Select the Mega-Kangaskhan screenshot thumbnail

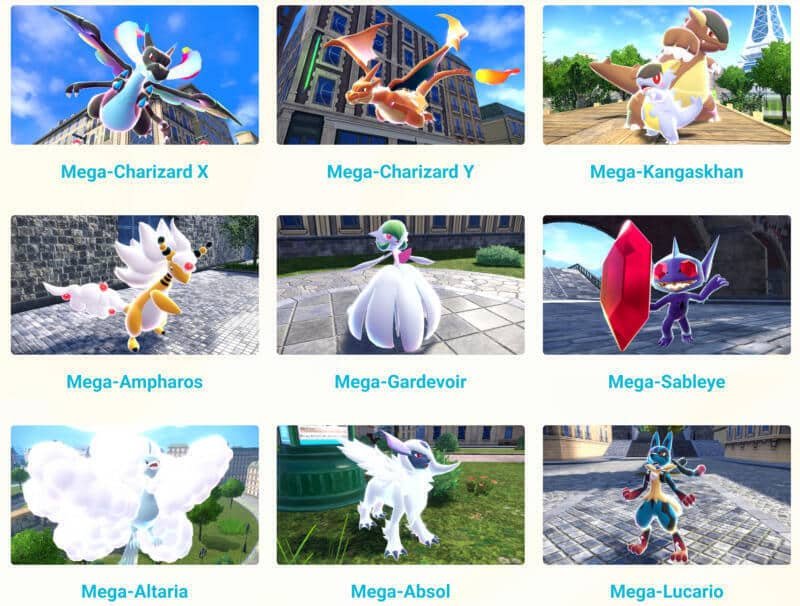(x=666, y=75)
